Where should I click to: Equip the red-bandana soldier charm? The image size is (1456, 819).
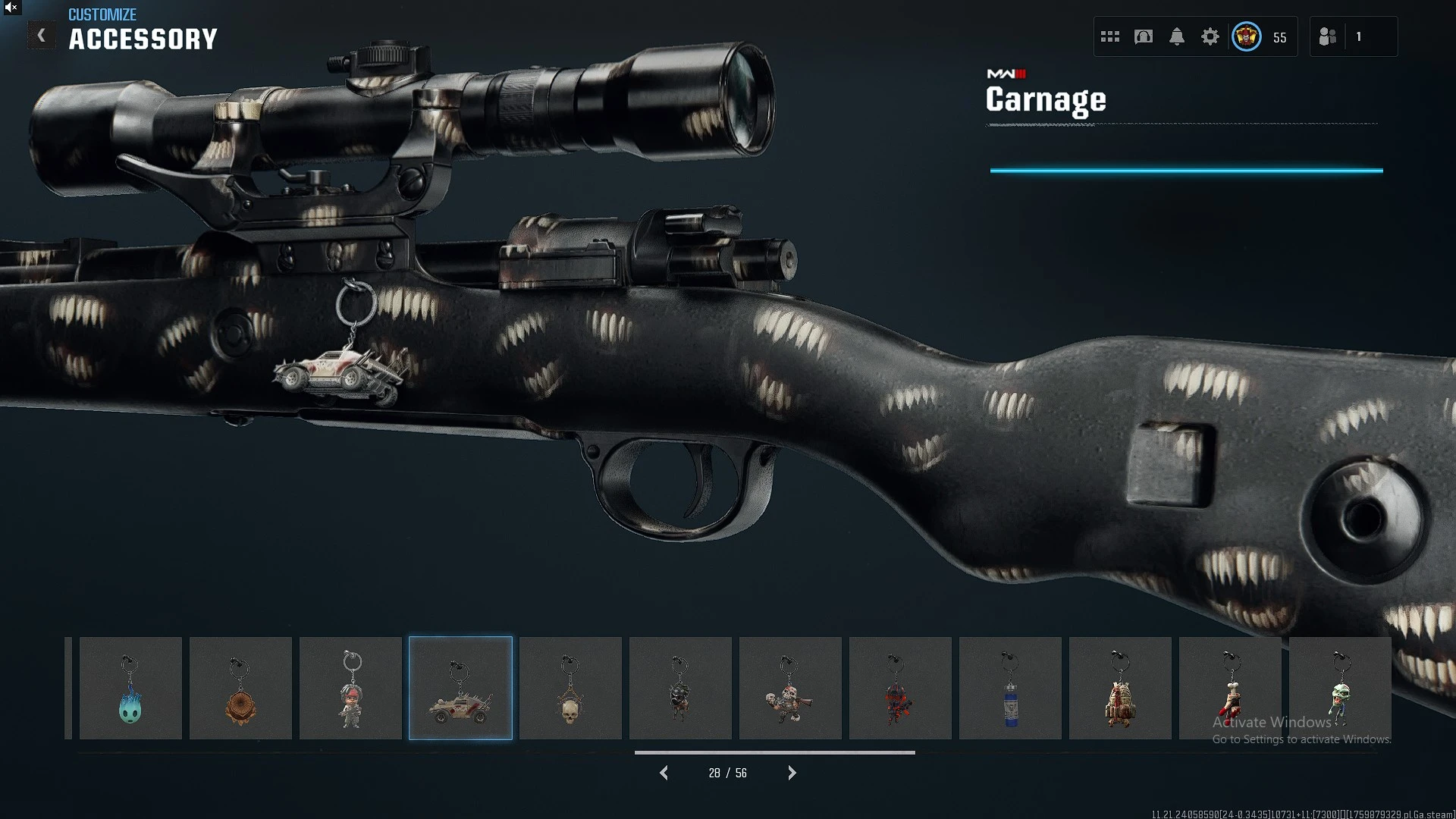click(x=350, y=689)
